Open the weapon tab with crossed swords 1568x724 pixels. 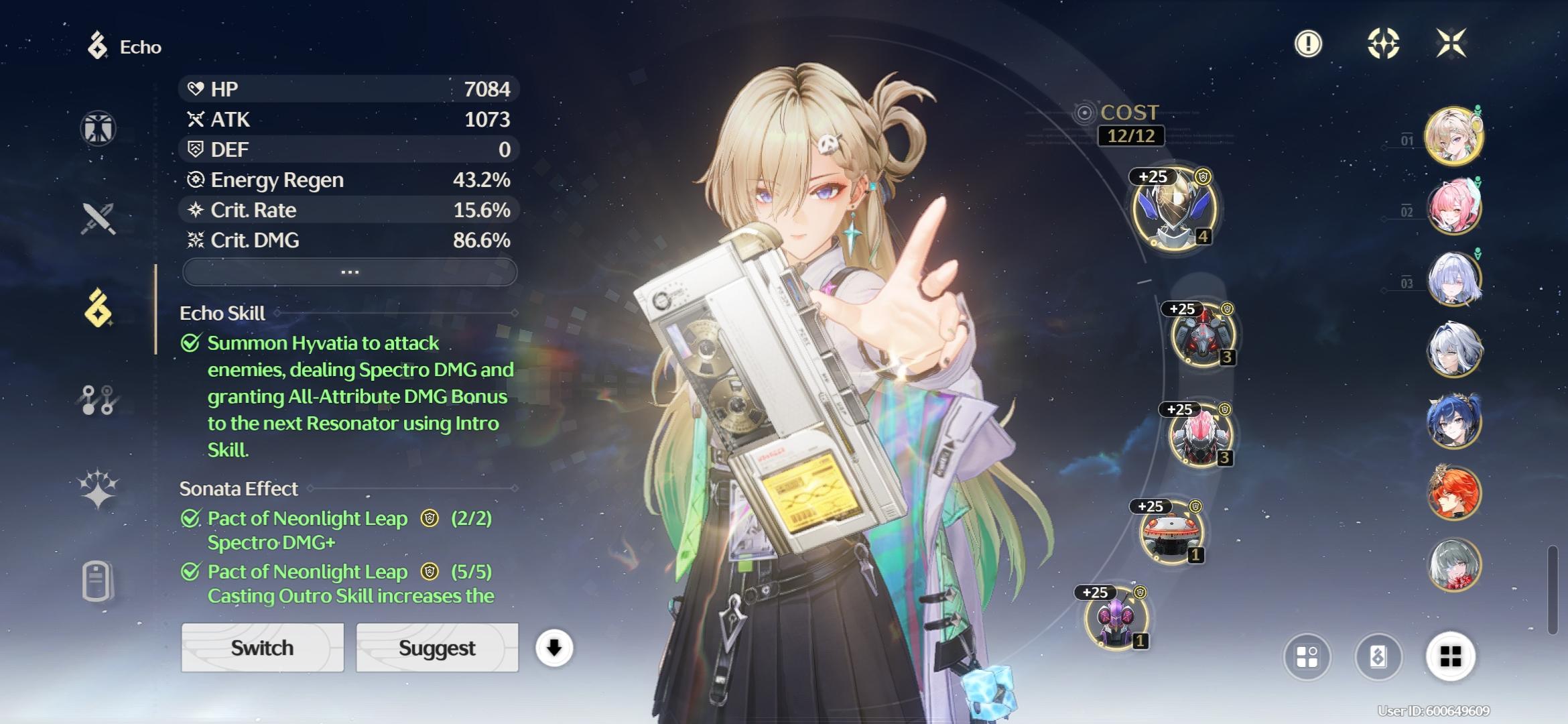coord(98,219)
